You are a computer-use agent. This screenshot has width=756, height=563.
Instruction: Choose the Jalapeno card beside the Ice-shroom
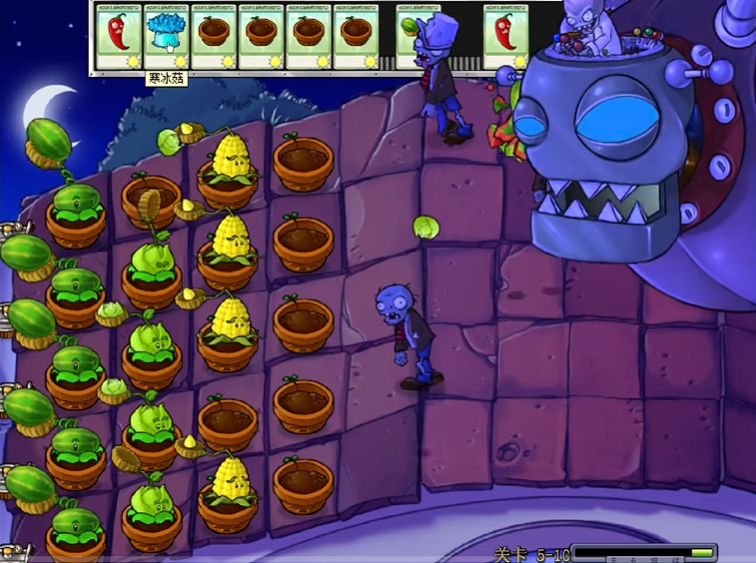click(x=119, y=37)
